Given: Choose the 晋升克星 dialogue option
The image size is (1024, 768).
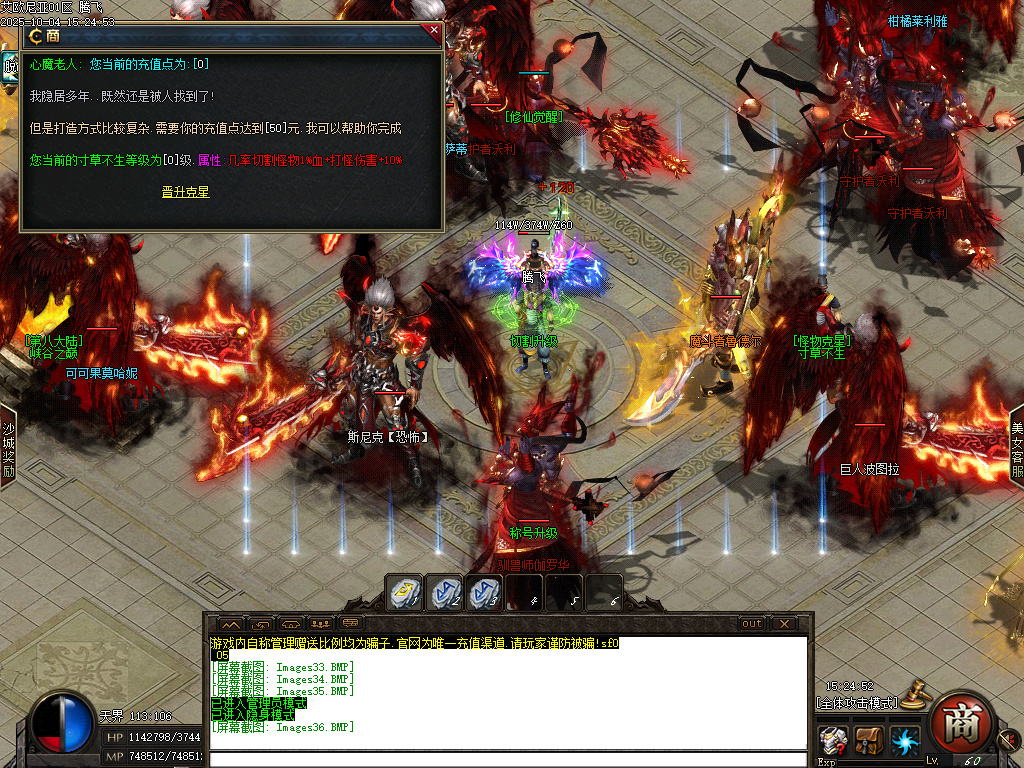Looking at the screenshot, I should (185, 192).
